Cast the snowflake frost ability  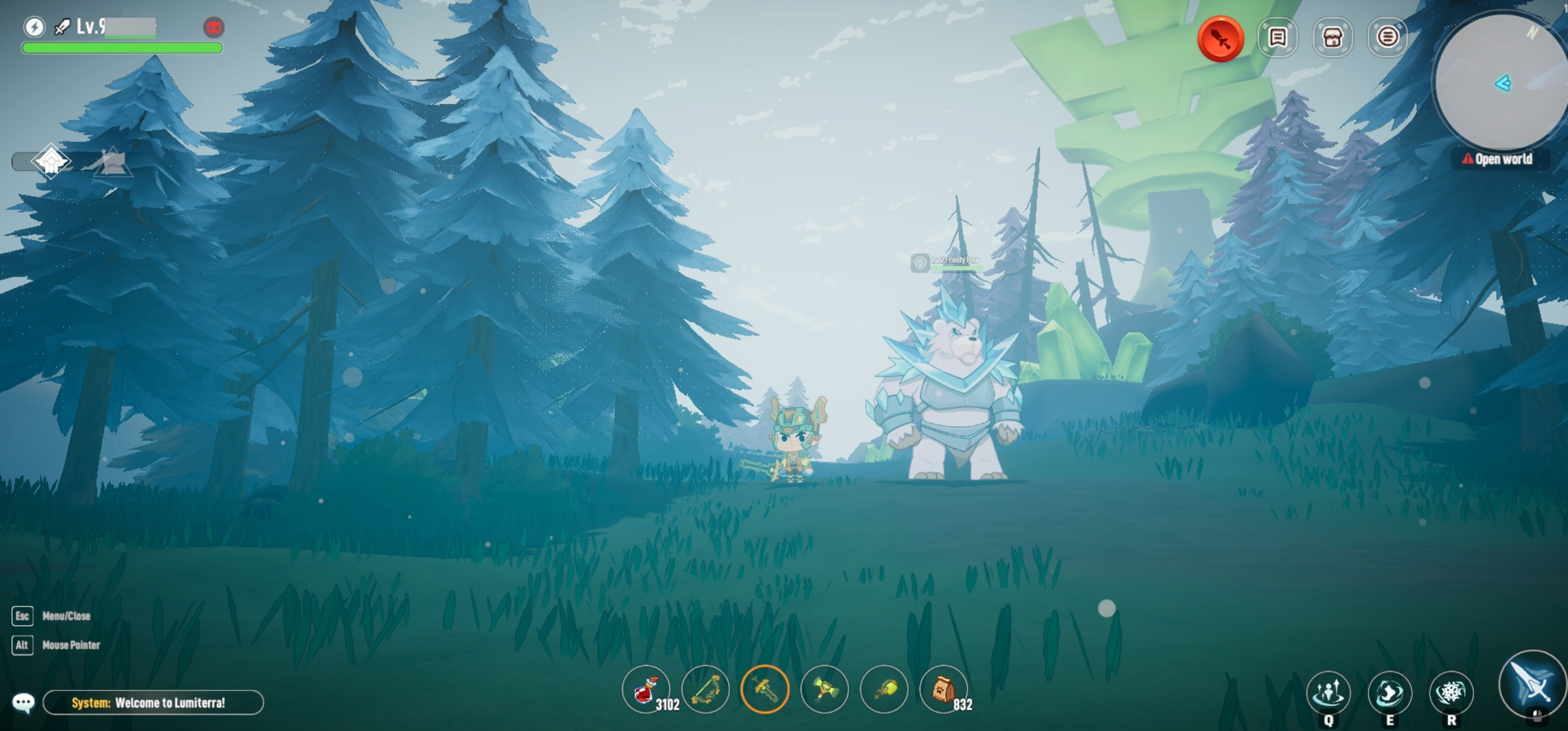click(1451, 693)
